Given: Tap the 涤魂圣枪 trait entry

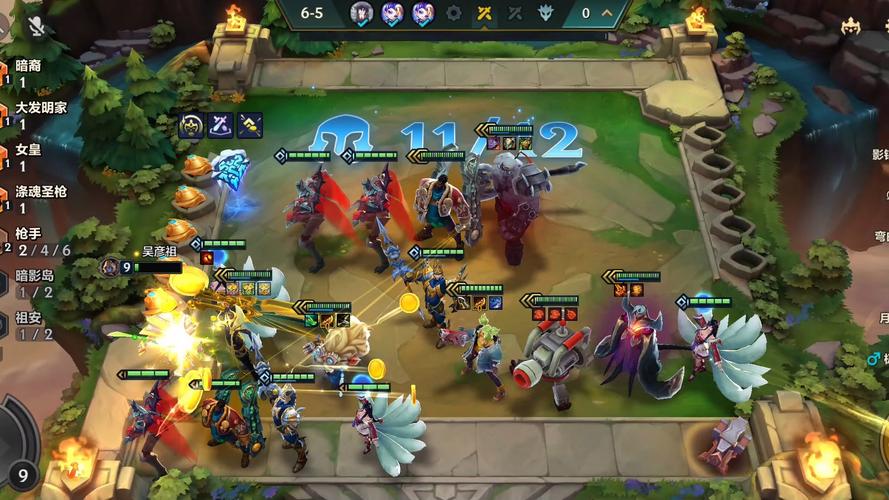Looking at the screenshot, I should coord(38,197).
